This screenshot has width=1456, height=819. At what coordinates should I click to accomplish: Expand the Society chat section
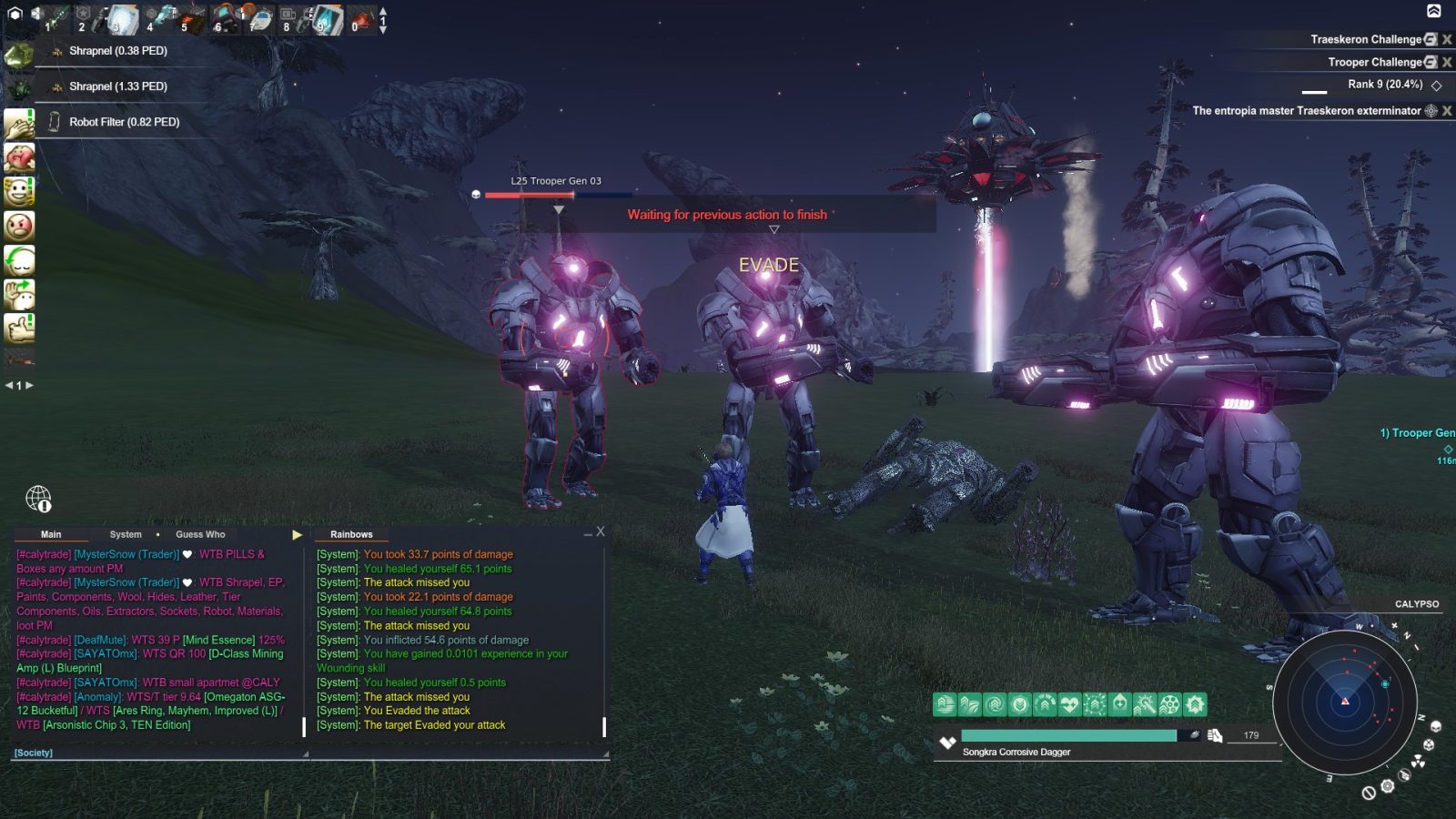pos(33,752)
